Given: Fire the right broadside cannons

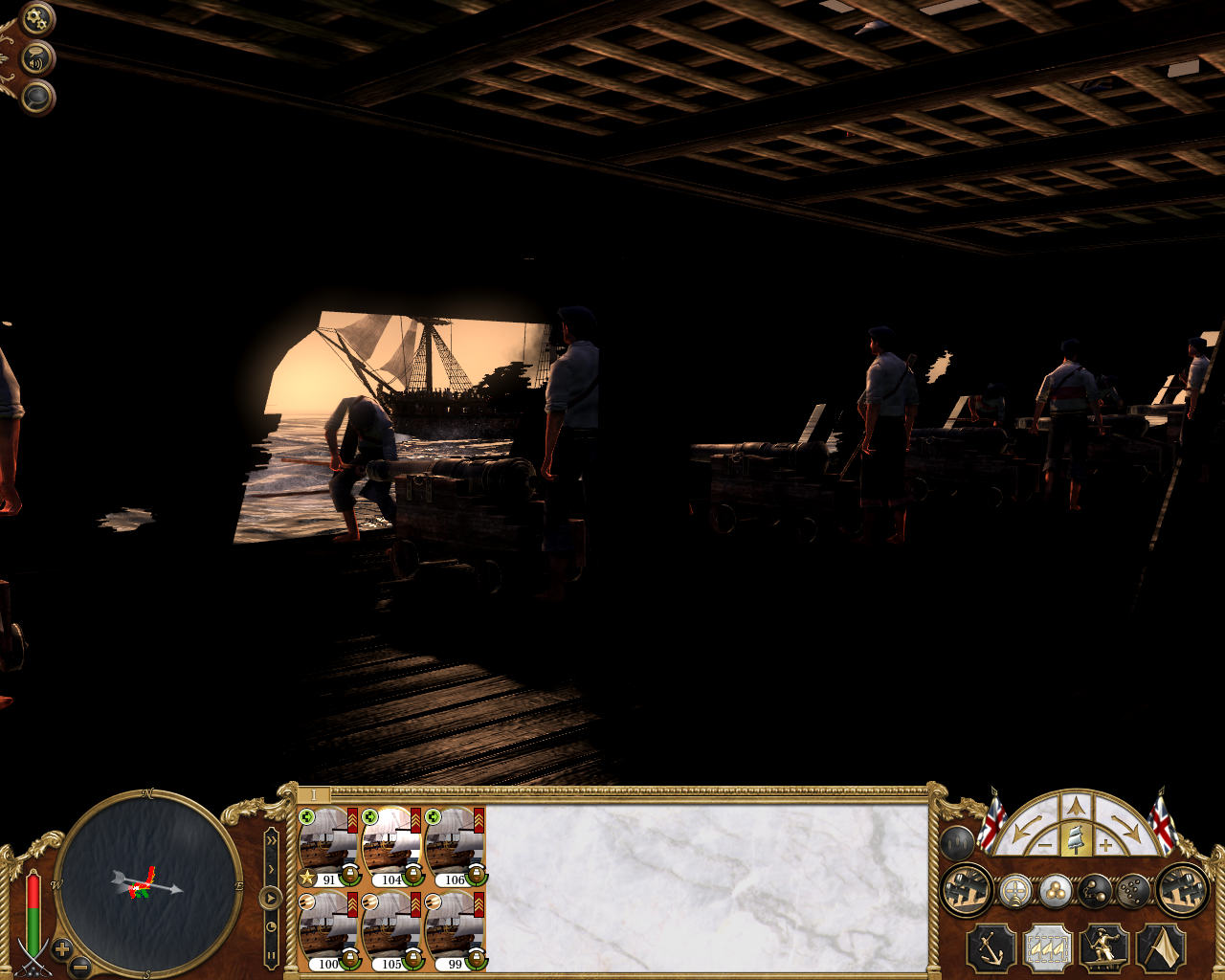Looking at the screenshot, I should 1182,889.
